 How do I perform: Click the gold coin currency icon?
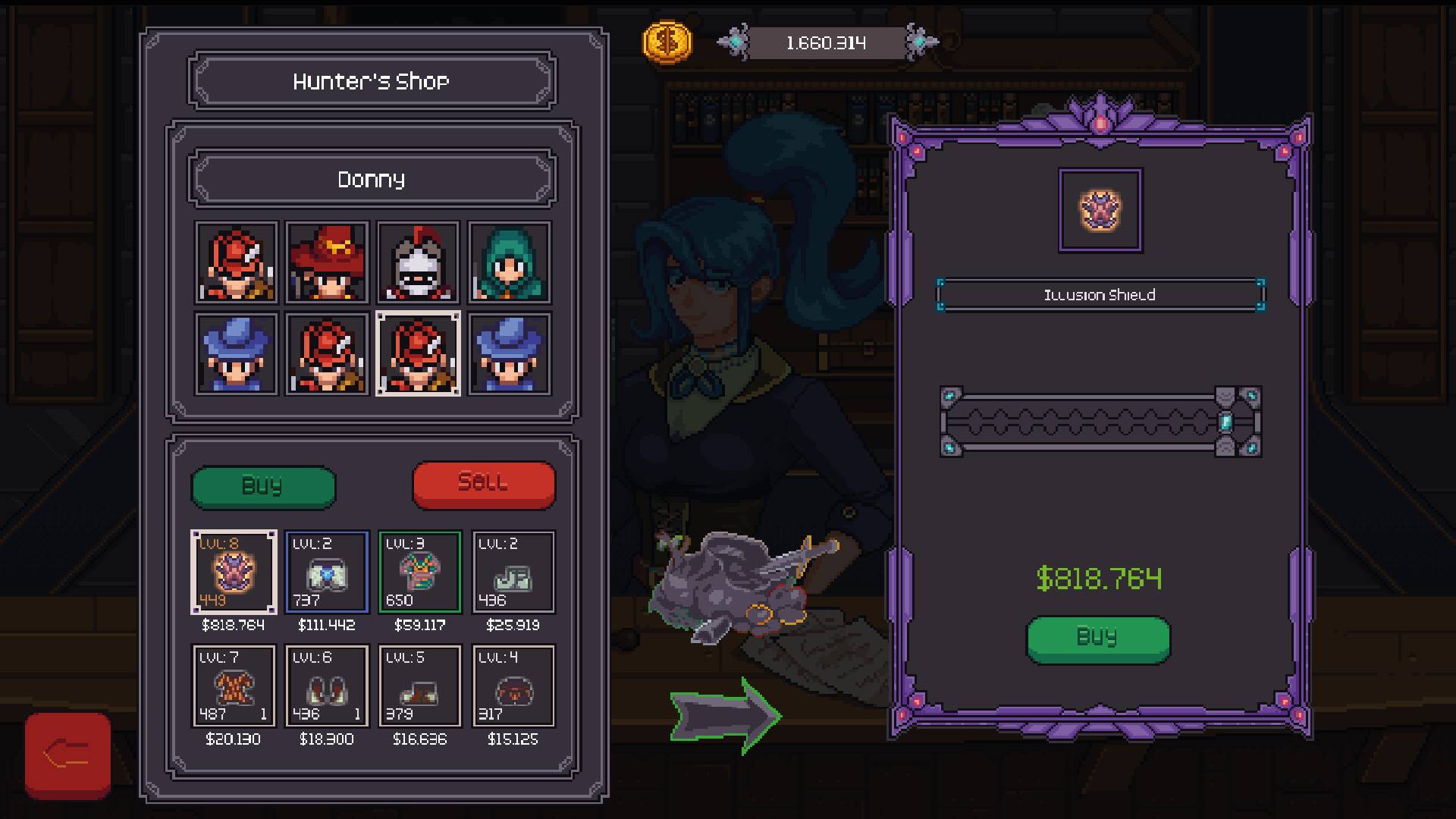click(x=668, y=42)
